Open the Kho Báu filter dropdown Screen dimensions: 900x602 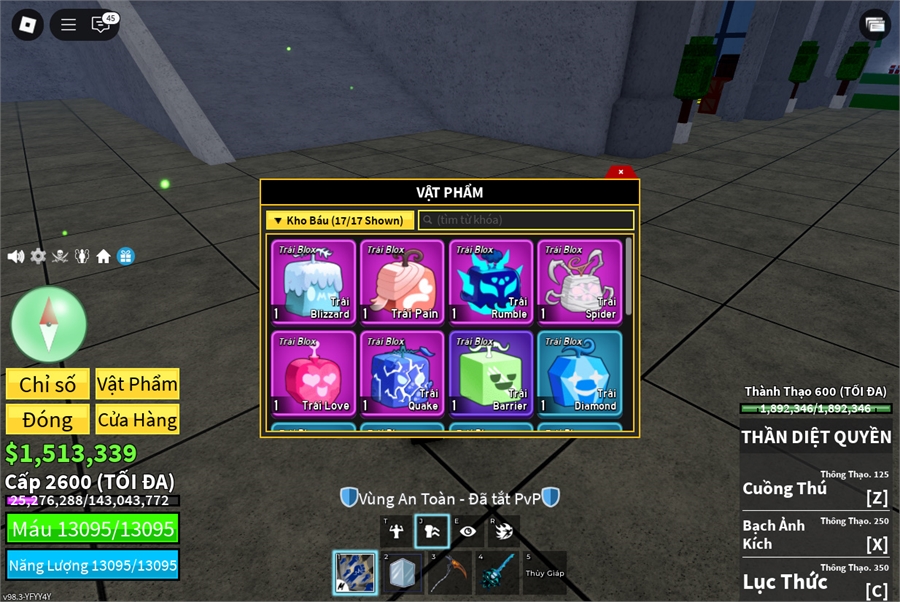[x=339, y=220]
